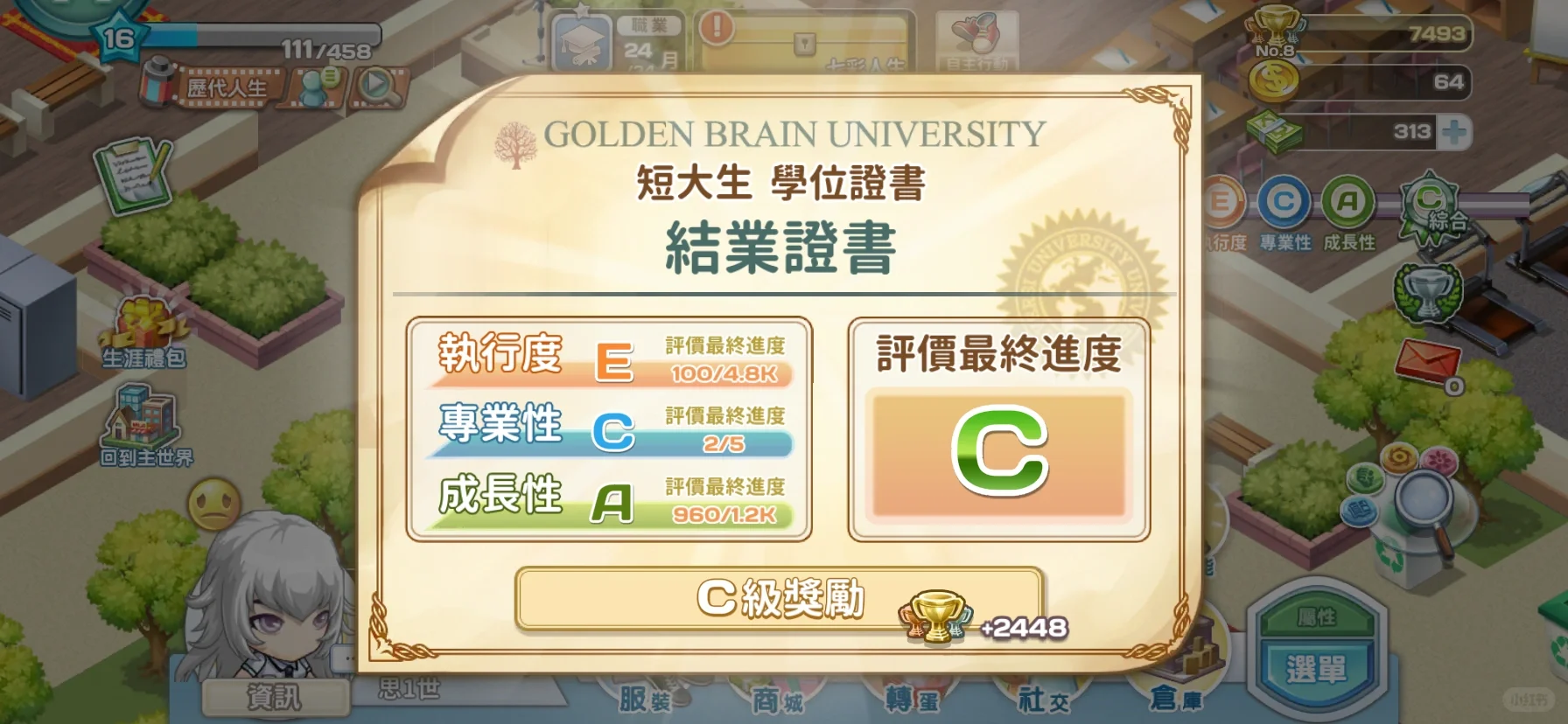Open the 社交 social tab
1568x724 pixels.
[1045, 700]
